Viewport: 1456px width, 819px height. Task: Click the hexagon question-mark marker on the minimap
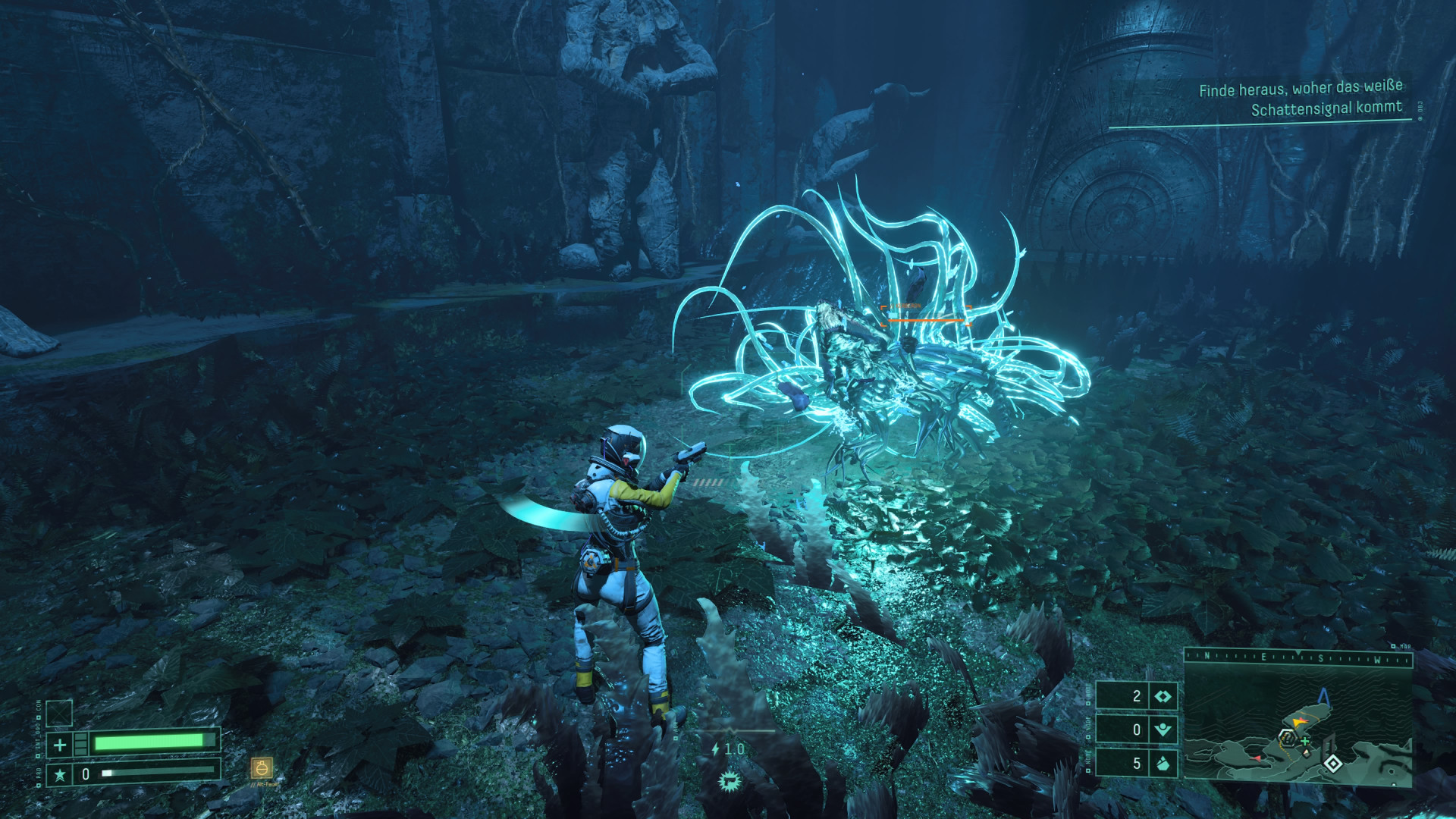1287,739
